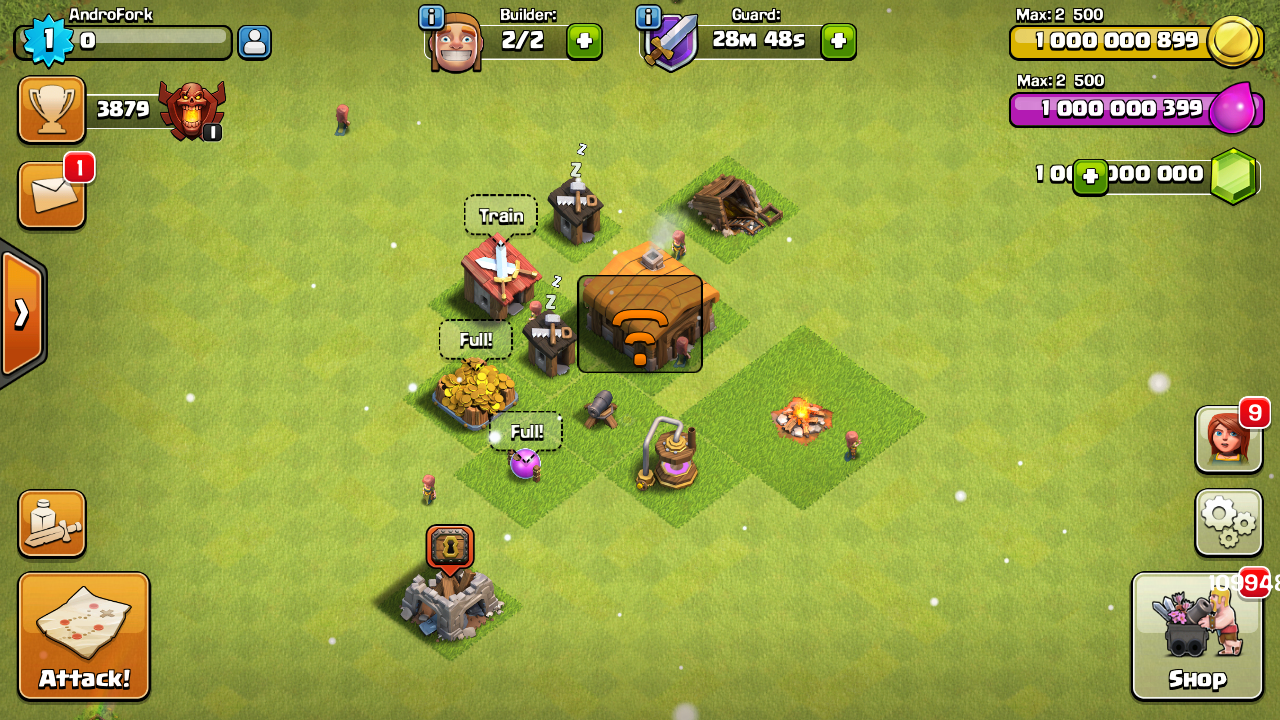Expand the left side panel chevron

point(20,312)
